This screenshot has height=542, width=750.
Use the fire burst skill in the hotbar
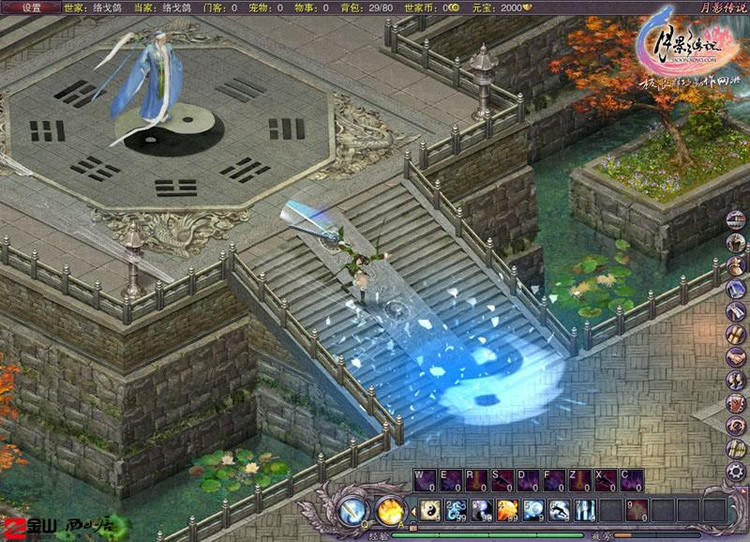507,510
